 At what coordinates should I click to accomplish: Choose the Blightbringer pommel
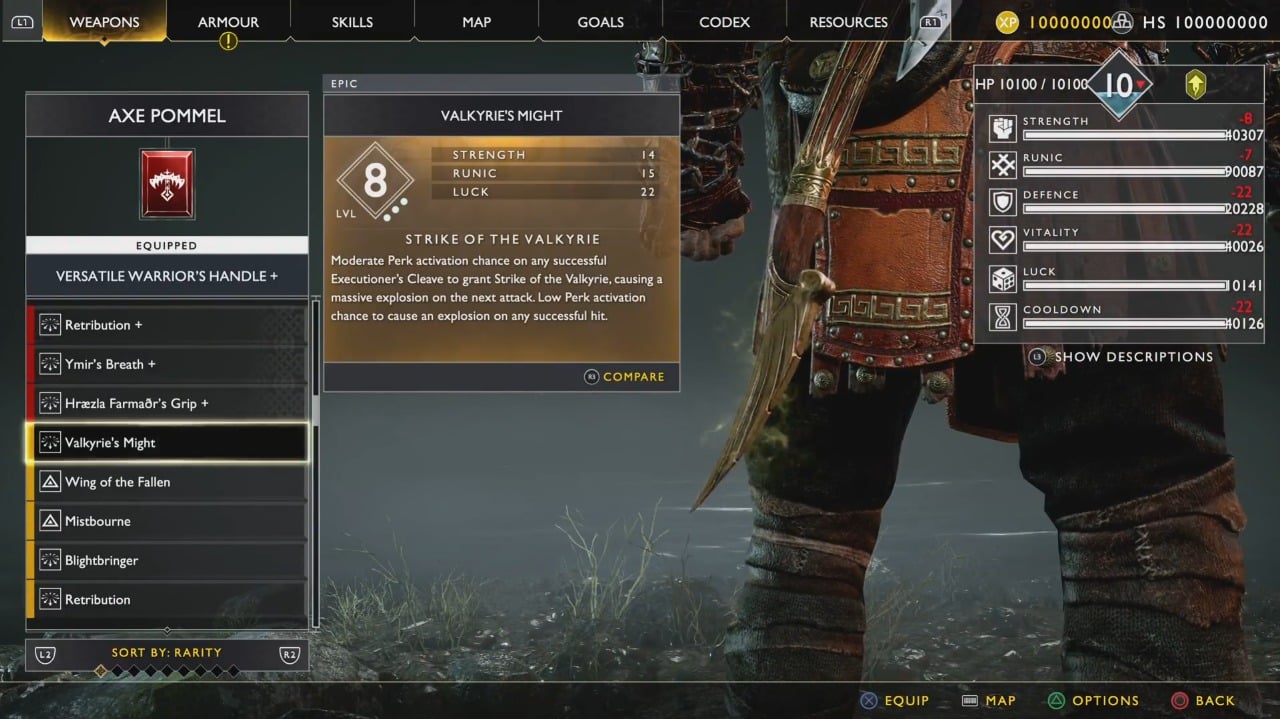tap(167, 560)
